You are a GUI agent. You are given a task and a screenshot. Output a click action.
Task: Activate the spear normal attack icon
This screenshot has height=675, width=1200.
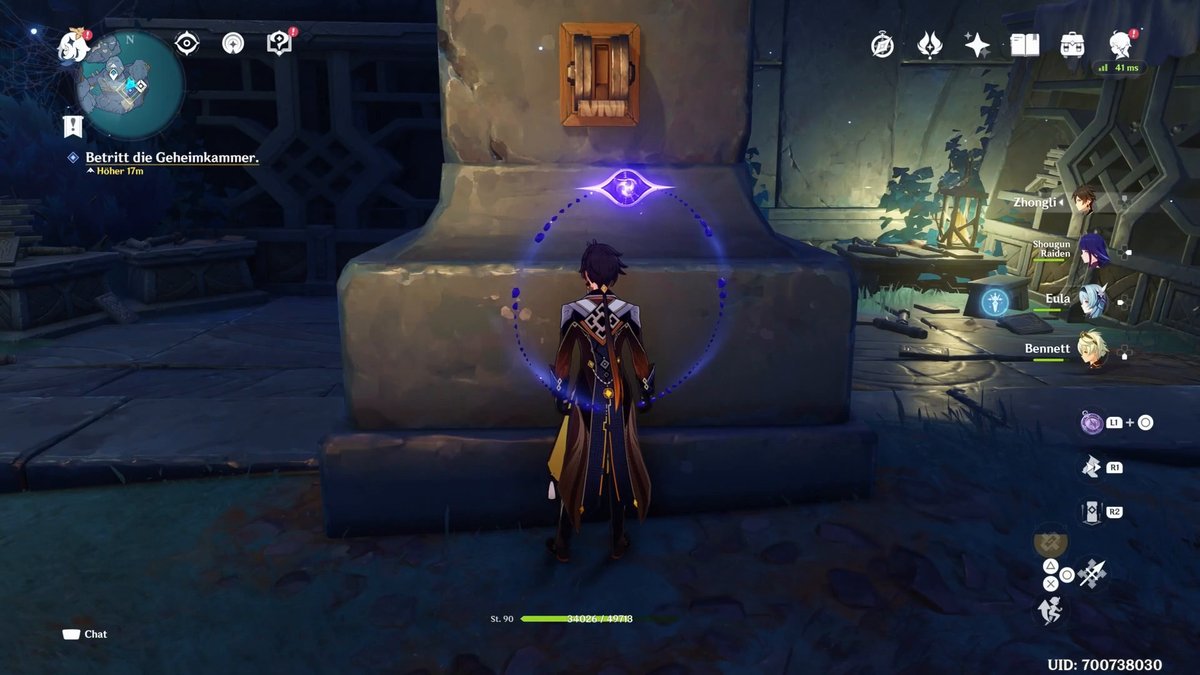(x=1092, y=573)
